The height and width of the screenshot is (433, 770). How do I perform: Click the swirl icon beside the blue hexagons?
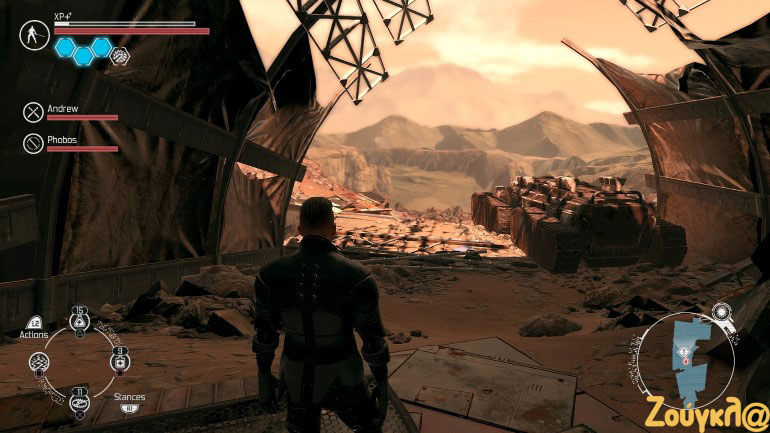coord(119,54)
